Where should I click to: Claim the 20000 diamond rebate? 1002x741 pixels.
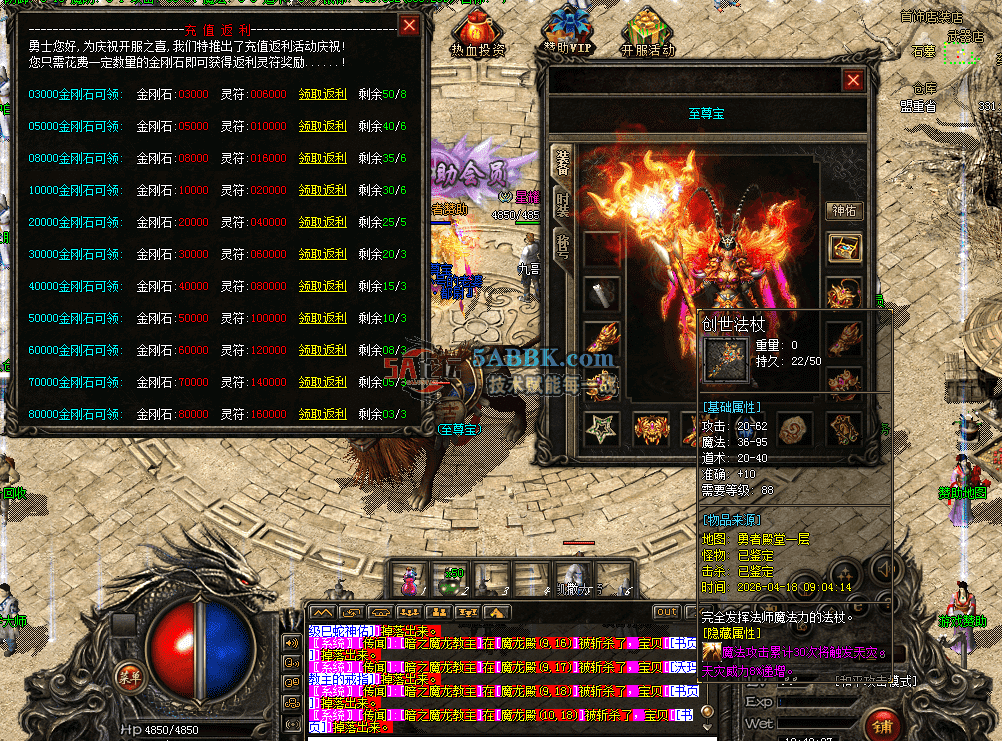coord(323,223)
